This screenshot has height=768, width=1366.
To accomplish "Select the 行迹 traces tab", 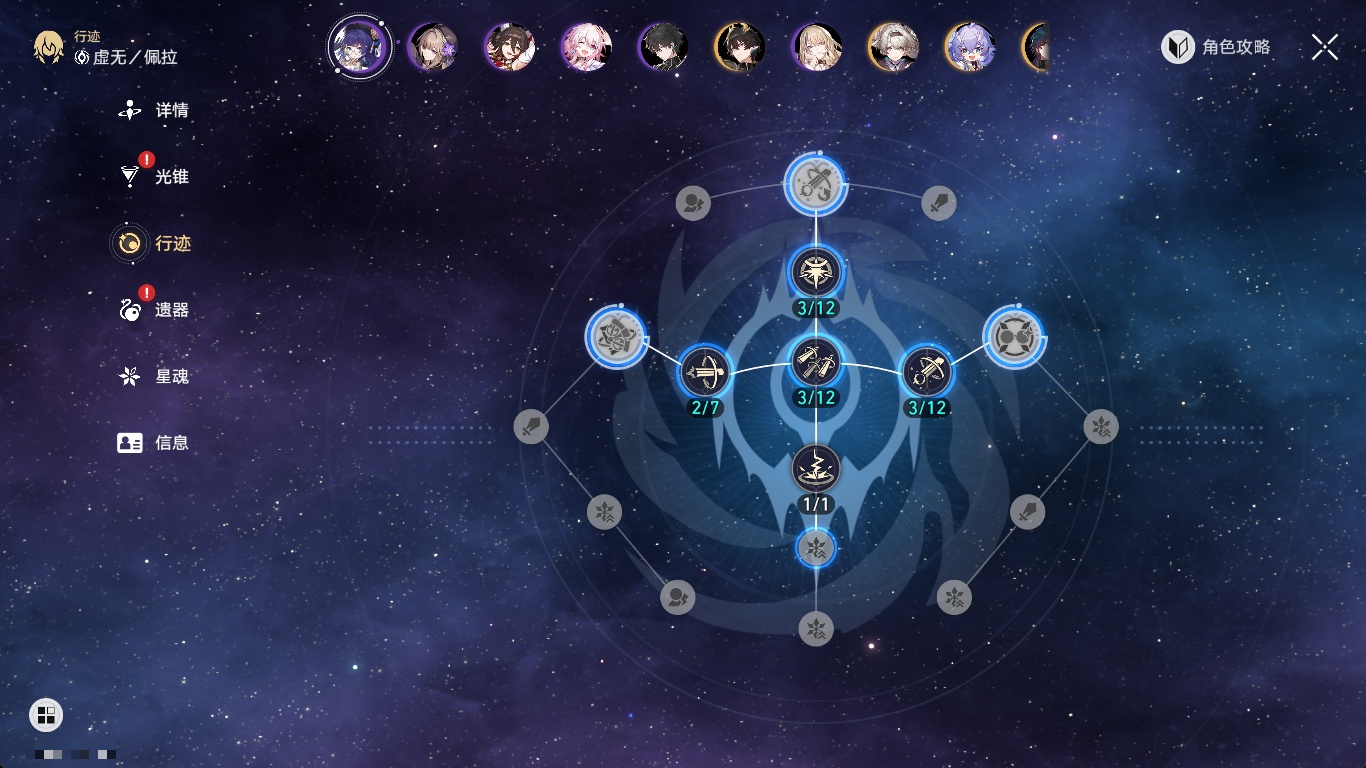I will (x=154, y=243).
